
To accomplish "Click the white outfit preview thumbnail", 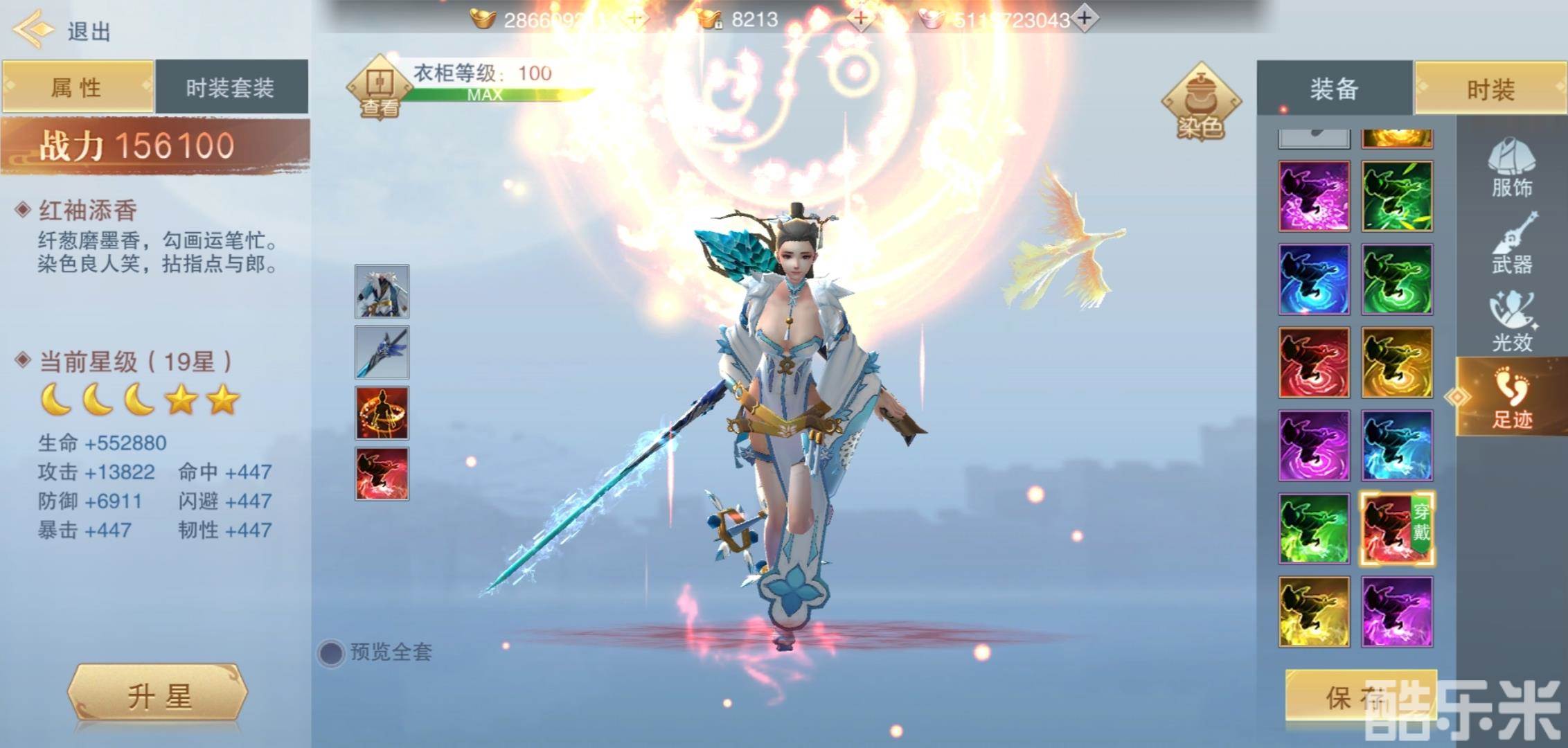I will 382,292.
